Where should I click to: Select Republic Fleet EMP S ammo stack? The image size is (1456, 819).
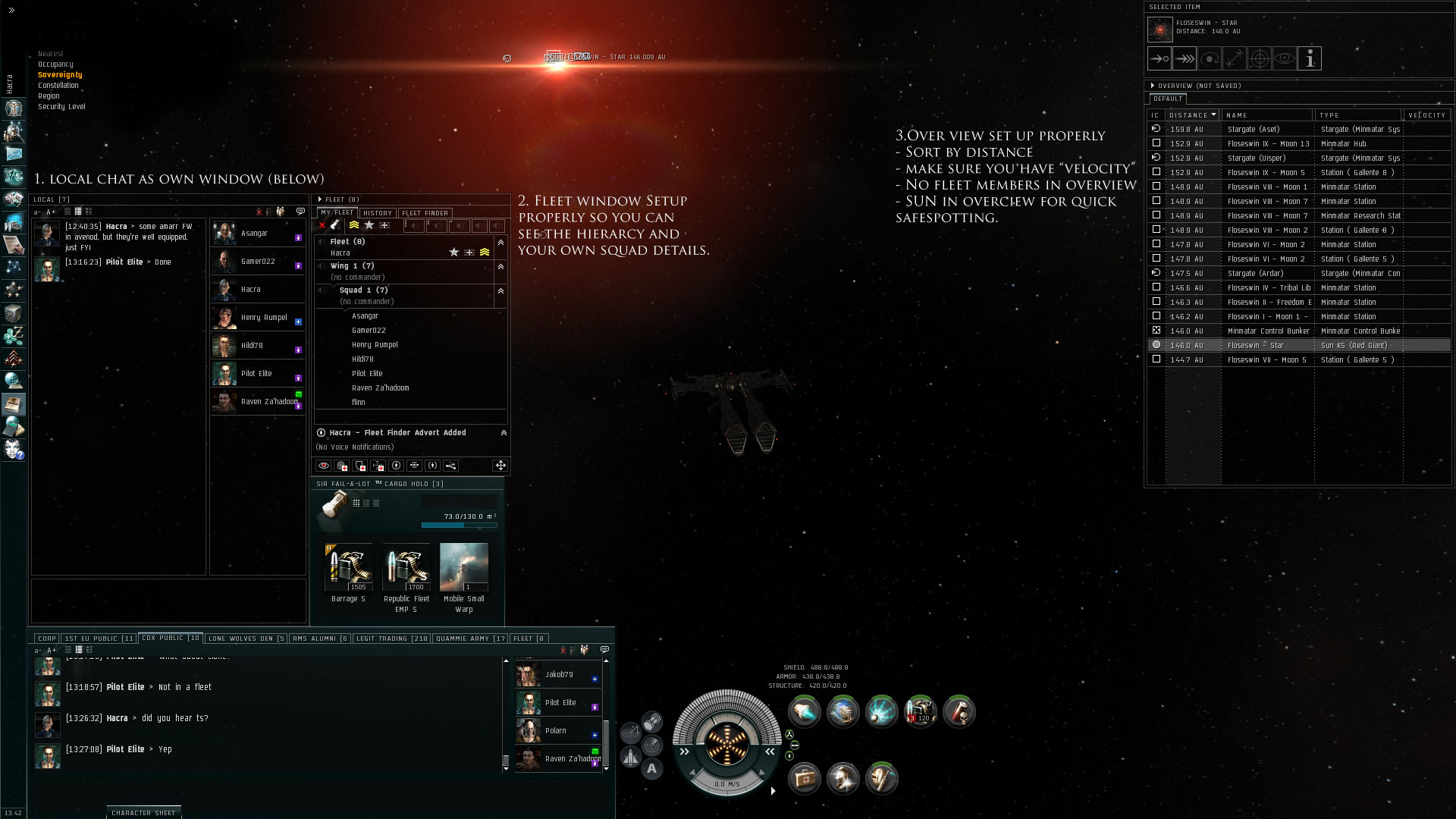pyautogui.click(x=406, y=568)
